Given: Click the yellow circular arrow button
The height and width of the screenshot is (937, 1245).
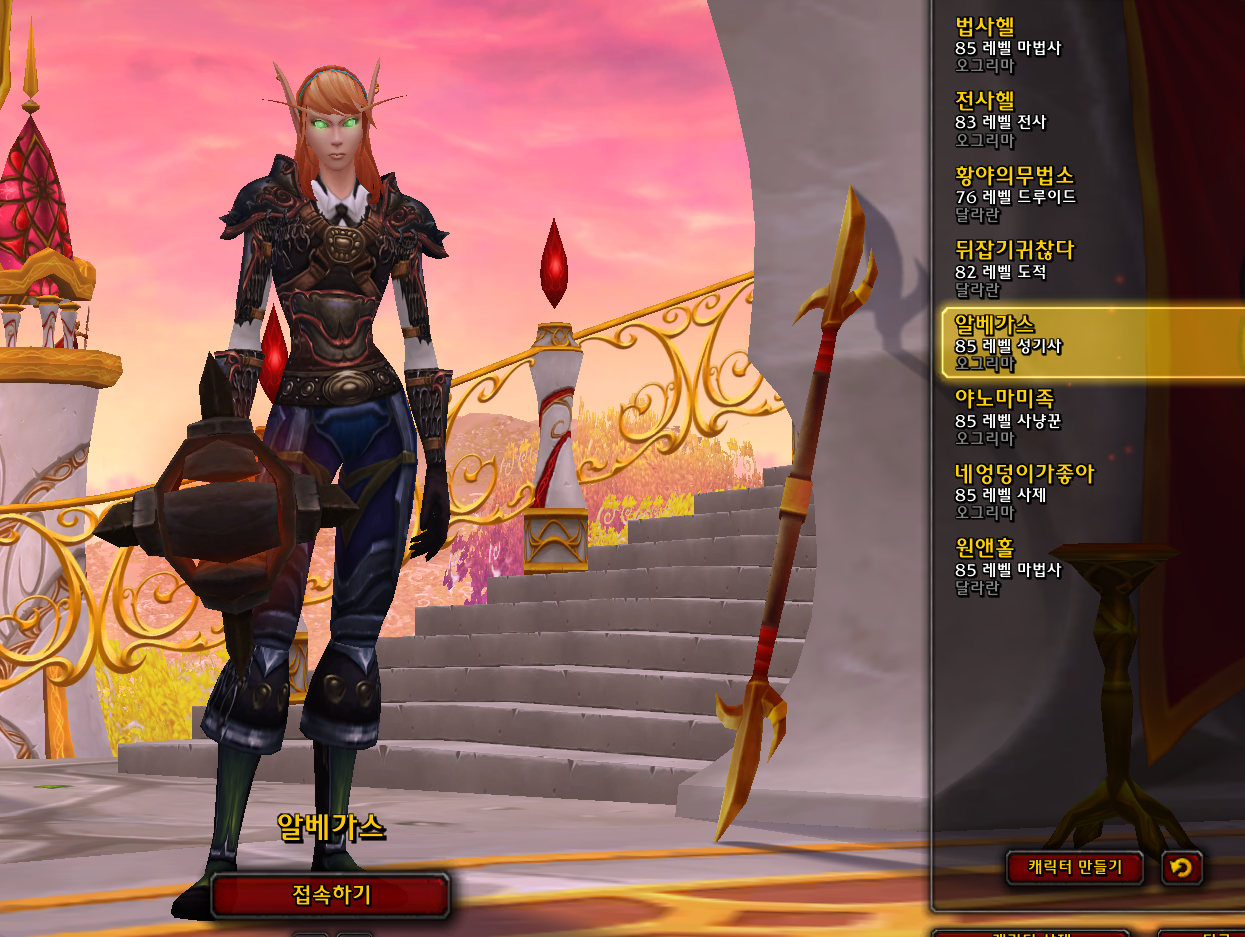Looking at the screenshot, I should (1181, 867).
